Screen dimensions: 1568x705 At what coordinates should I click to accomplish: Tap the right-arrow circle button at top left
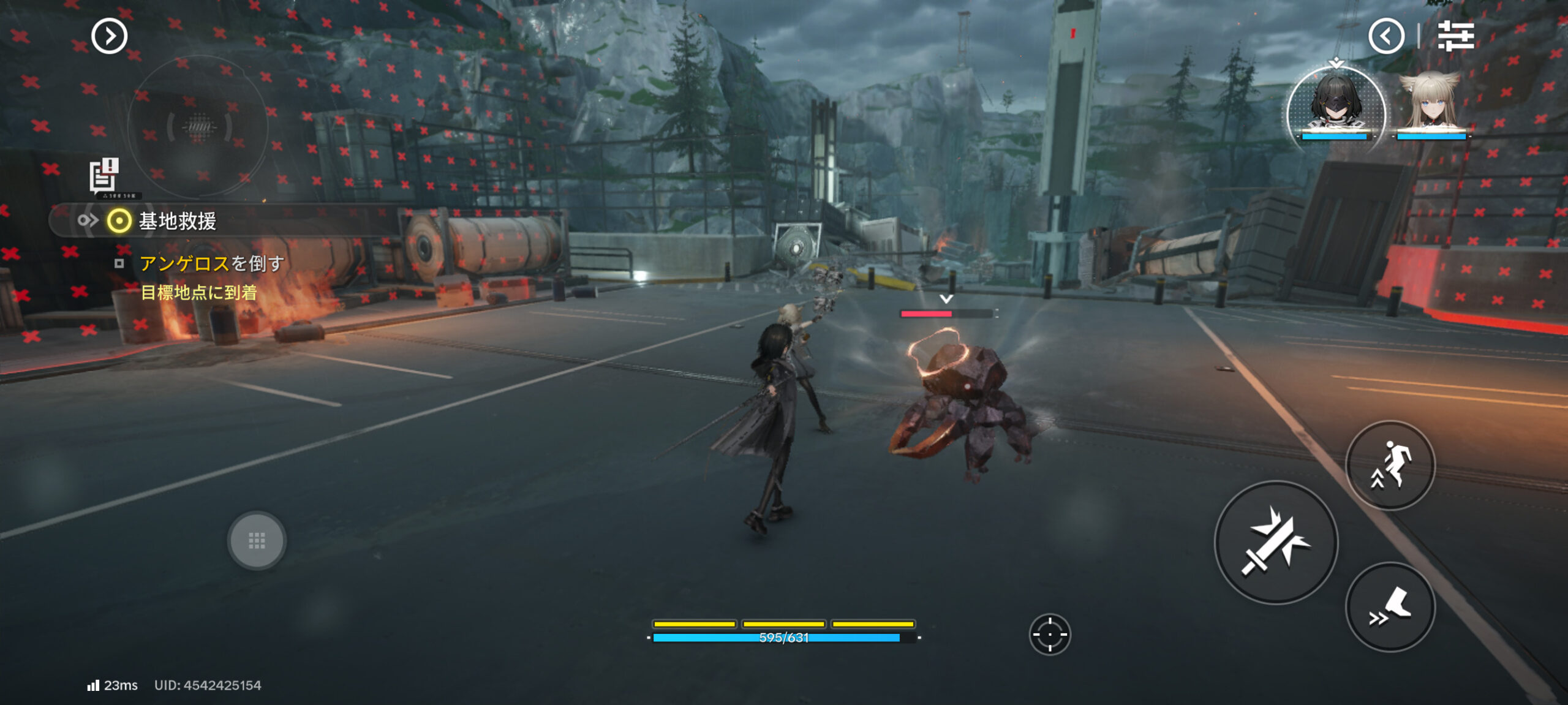click(109, 36)
